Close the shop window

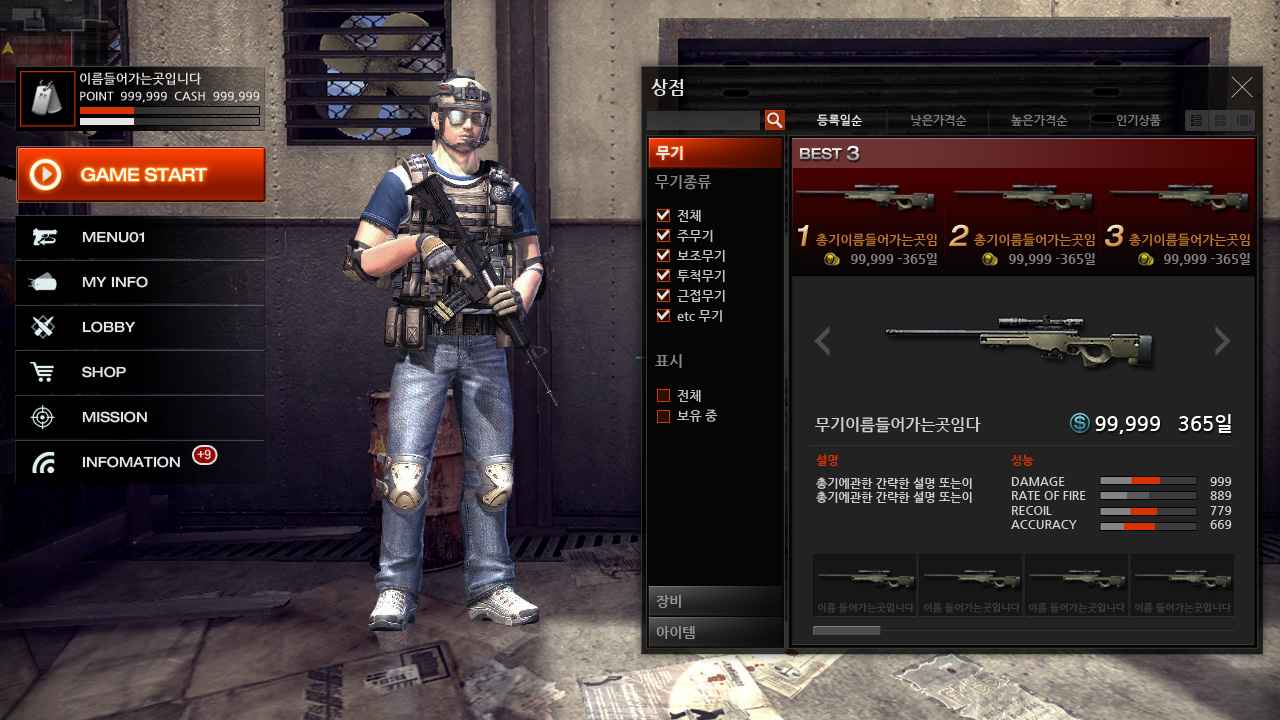(1242, 88)
